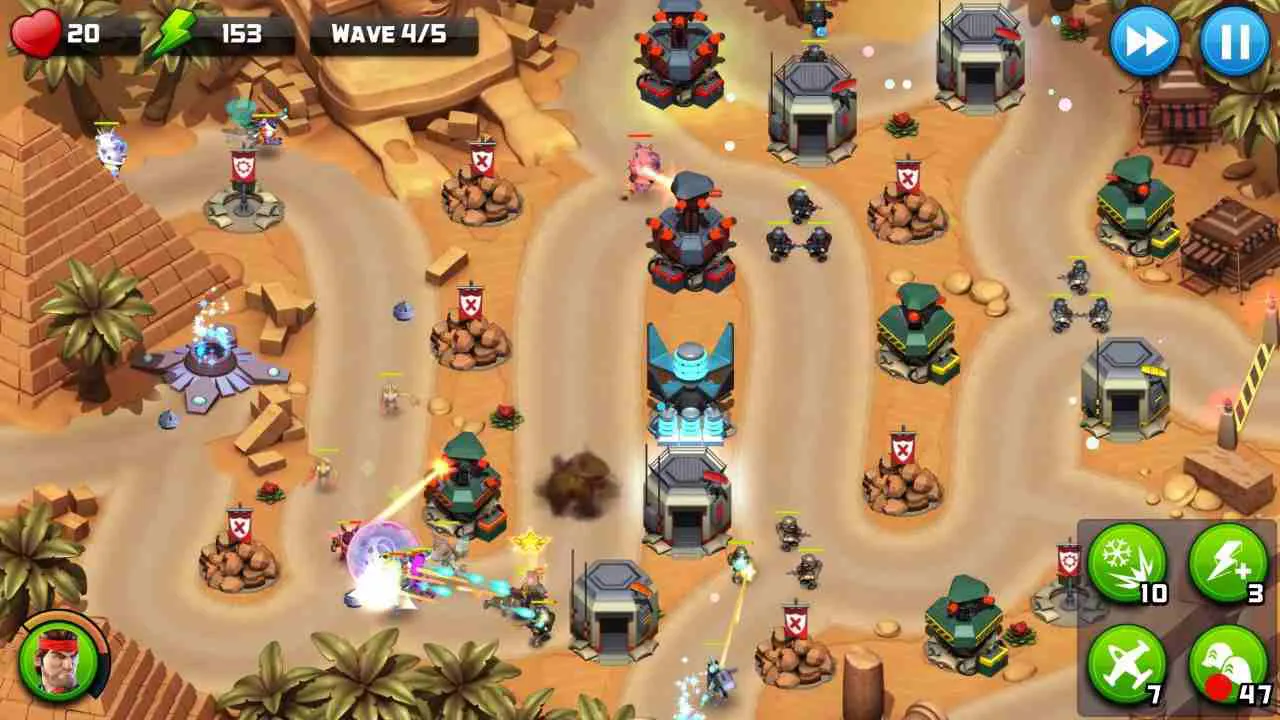This screenshot has height=720, width=1280.
Task: Click the Wave 4/5 indicator
Action: (x=388, y=32)
